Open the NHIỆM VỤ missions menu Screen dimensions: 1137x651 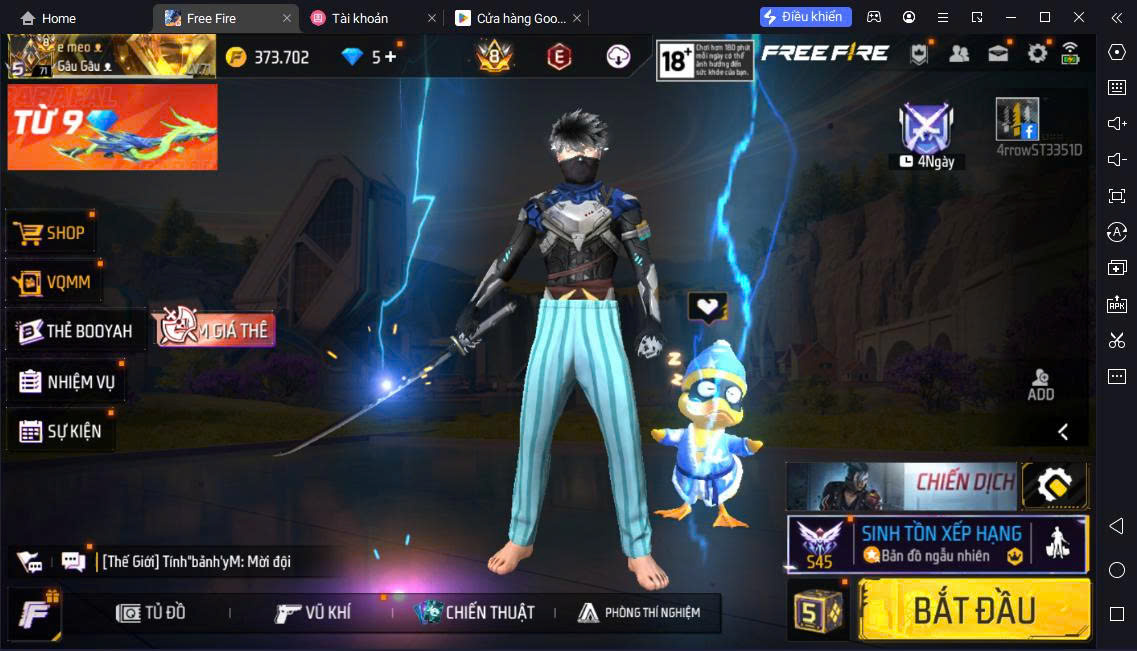(x=67, y=381)
